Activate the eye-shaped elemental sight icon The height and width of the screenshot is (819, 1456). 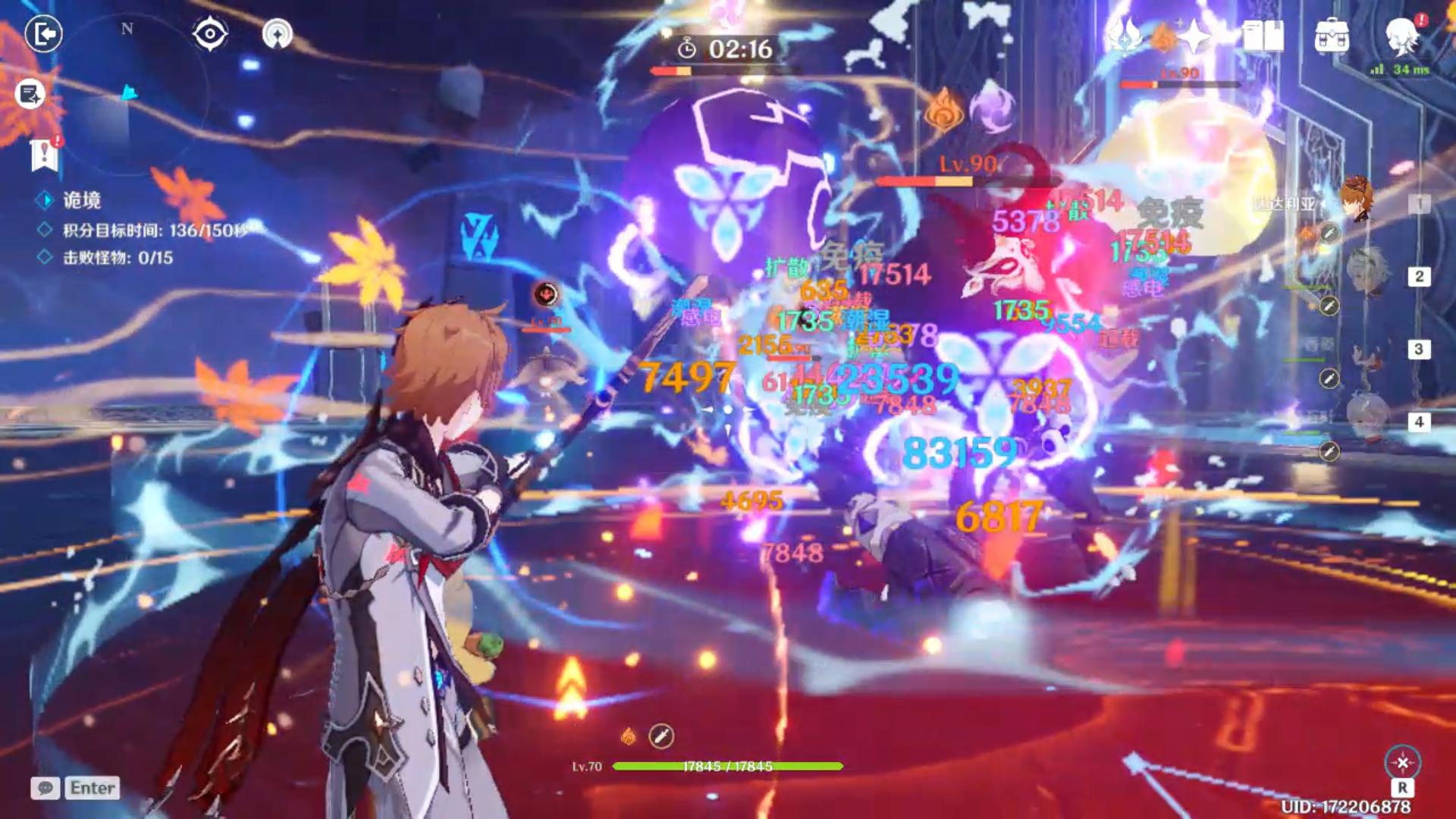[210, 34]
